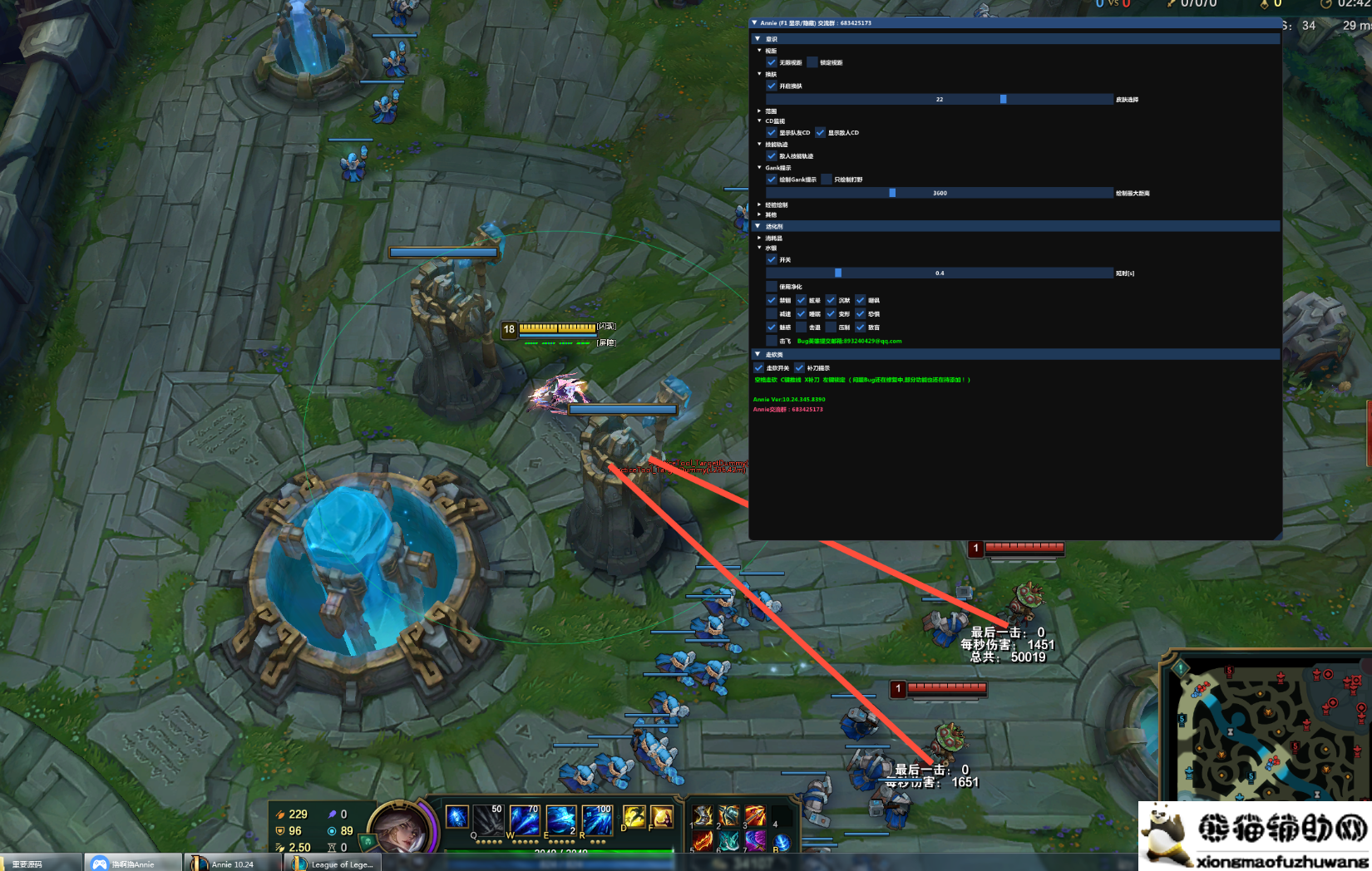Enable the 锁定视距 checkbox
The height and width of the screenshot is (871, 1372).
[812, 62]
